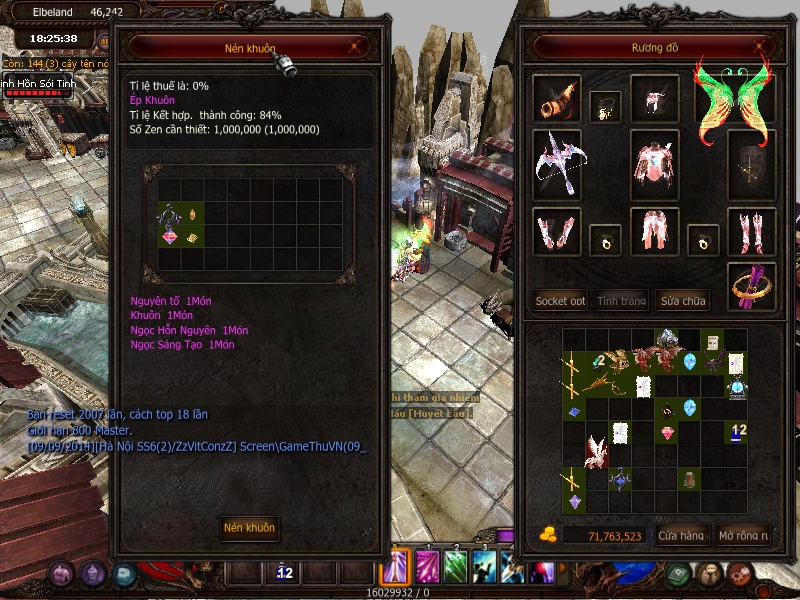Select the equipped gloves slot

[556, 232]
